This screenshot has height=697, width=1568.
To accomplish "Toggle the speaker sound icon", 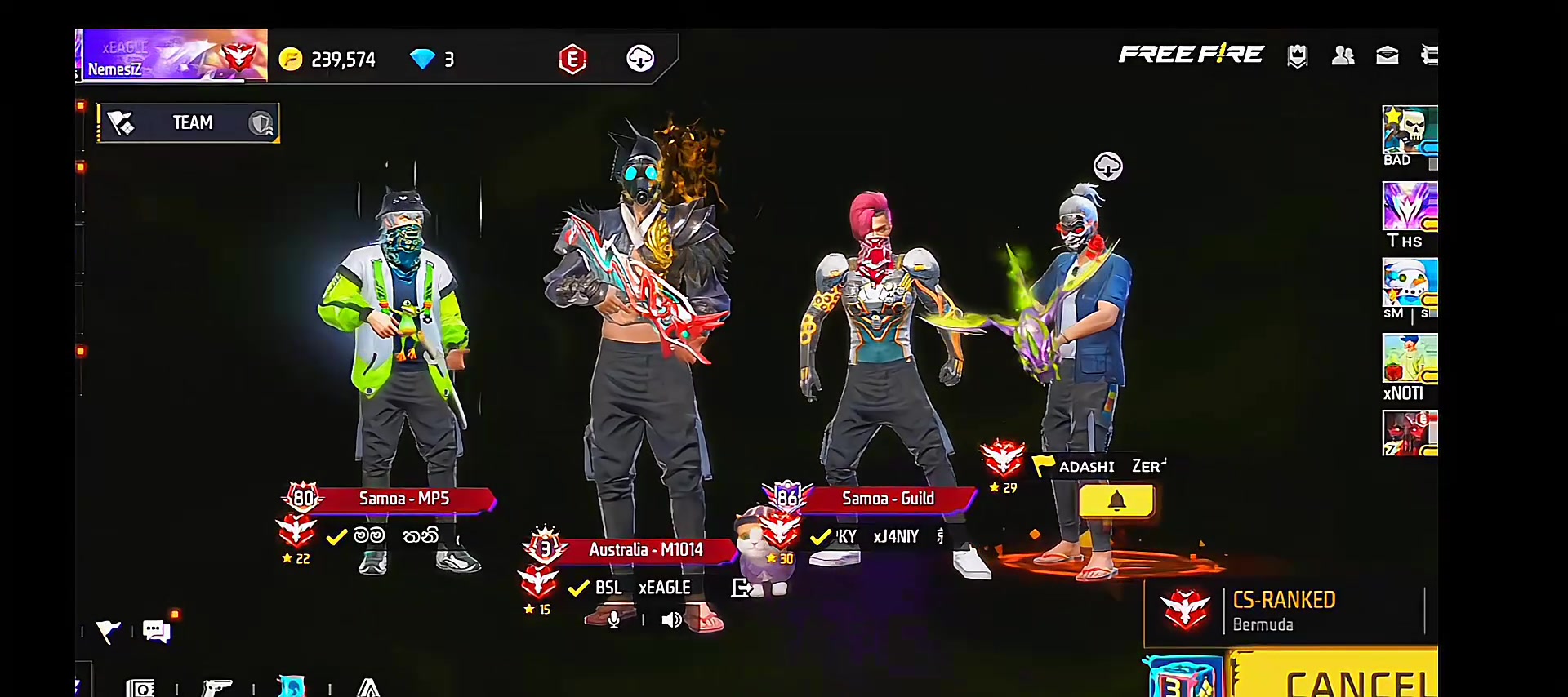I will coord(671,620).
